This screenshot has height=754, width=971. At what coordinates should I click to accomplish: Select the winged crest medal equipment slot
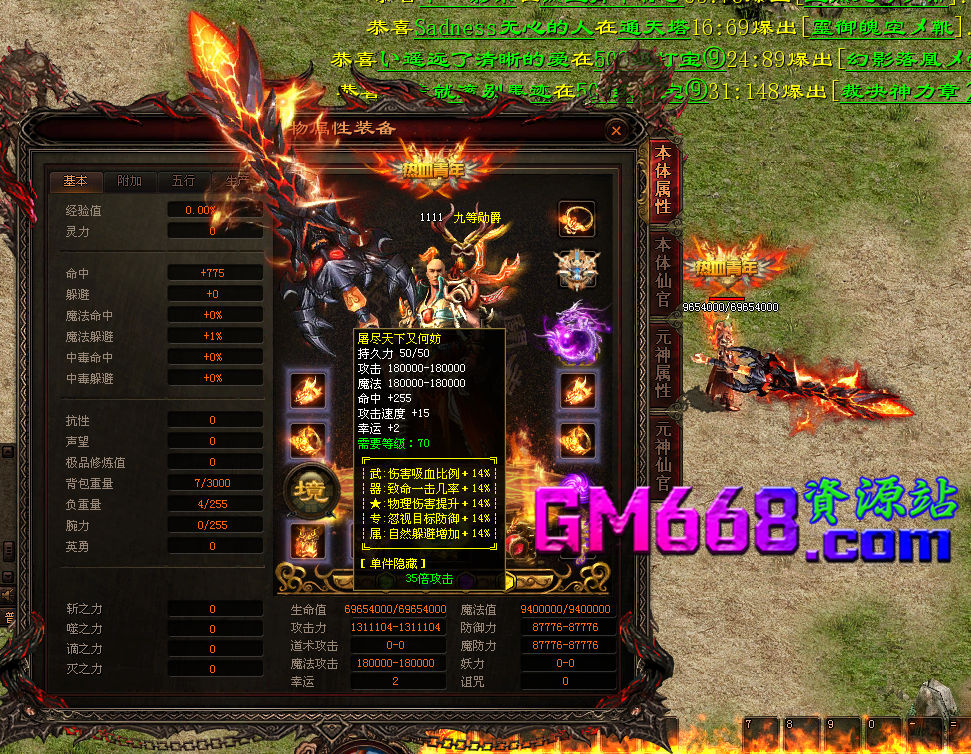tap(576, 268)
